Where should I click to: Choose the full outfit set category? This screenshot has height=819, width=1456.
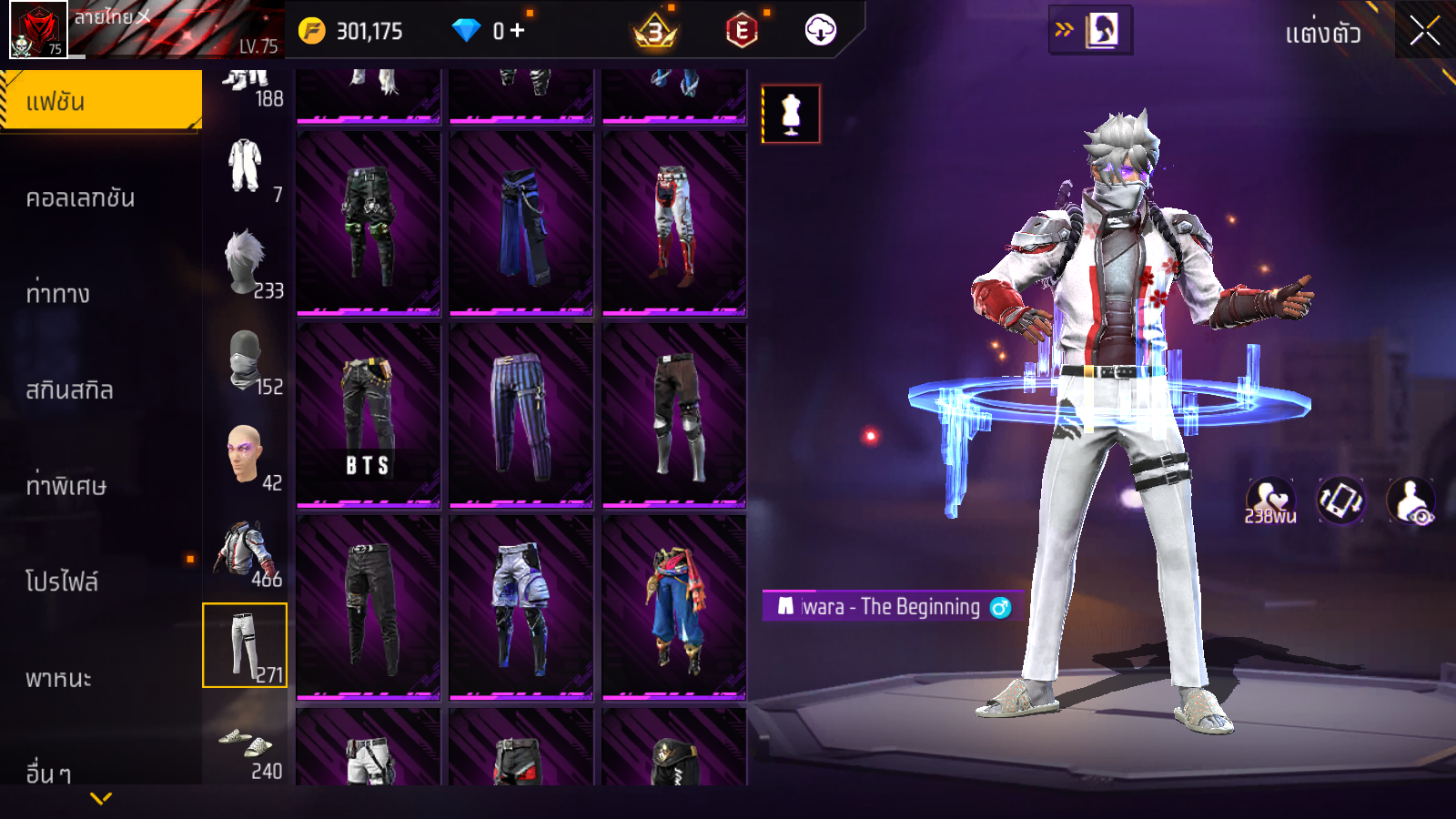[x=246, y=167]
